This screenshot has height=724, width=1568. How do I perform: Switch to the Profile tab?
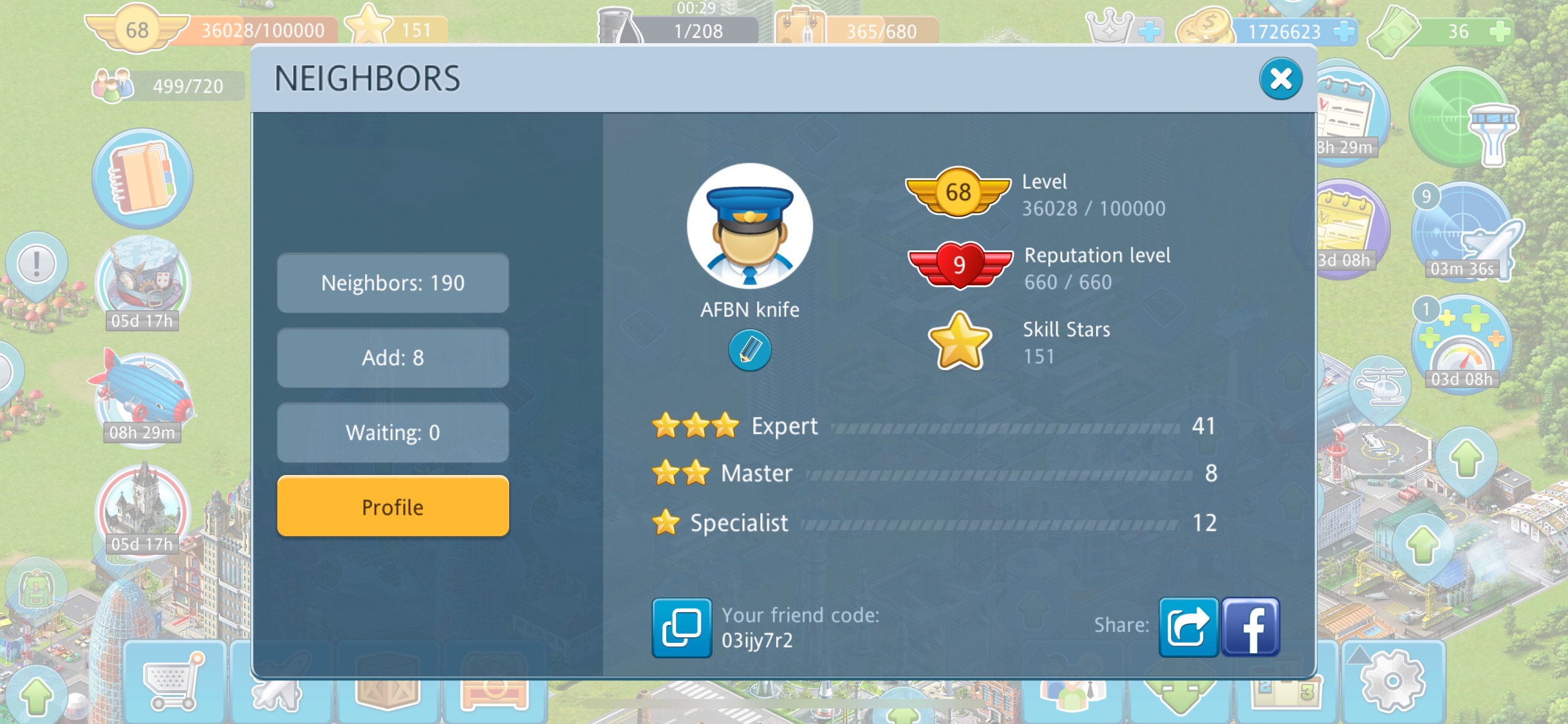click(x=393, y=507)
